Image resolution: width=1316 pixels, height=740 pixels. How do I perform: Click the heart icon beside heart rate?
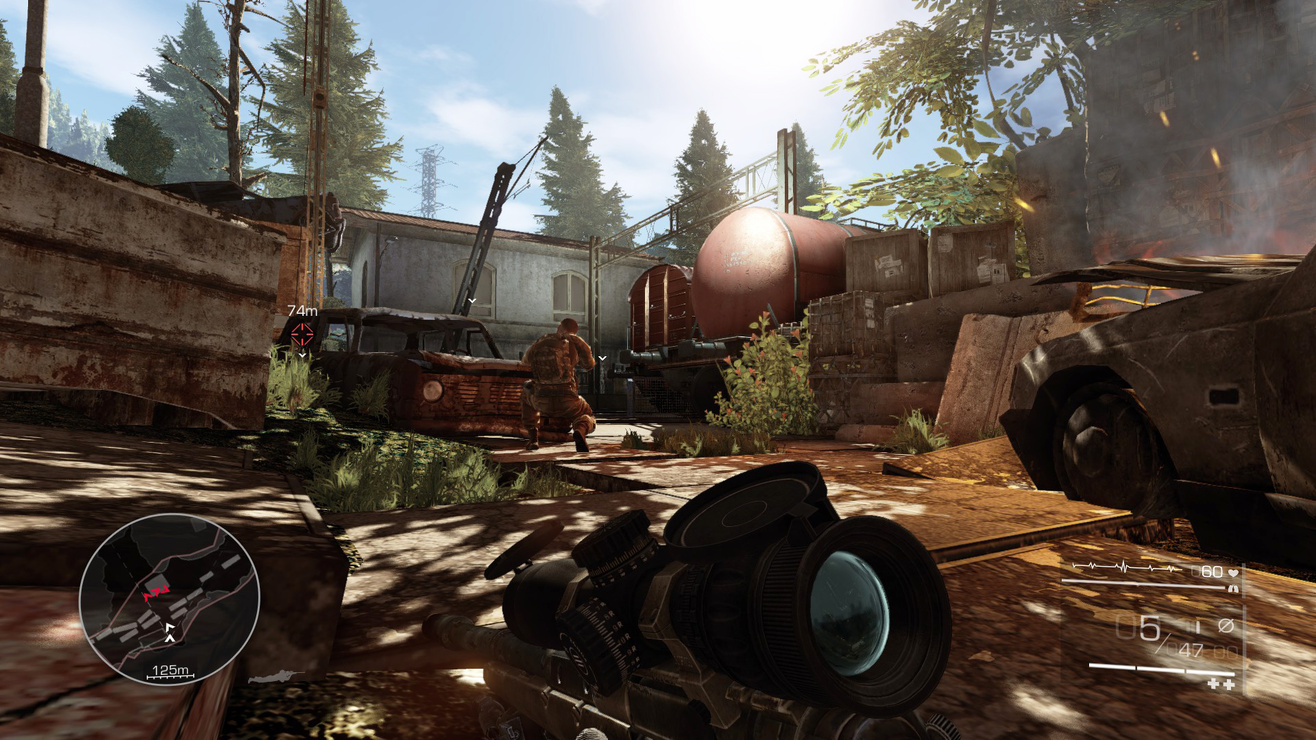click(1234, 572)
